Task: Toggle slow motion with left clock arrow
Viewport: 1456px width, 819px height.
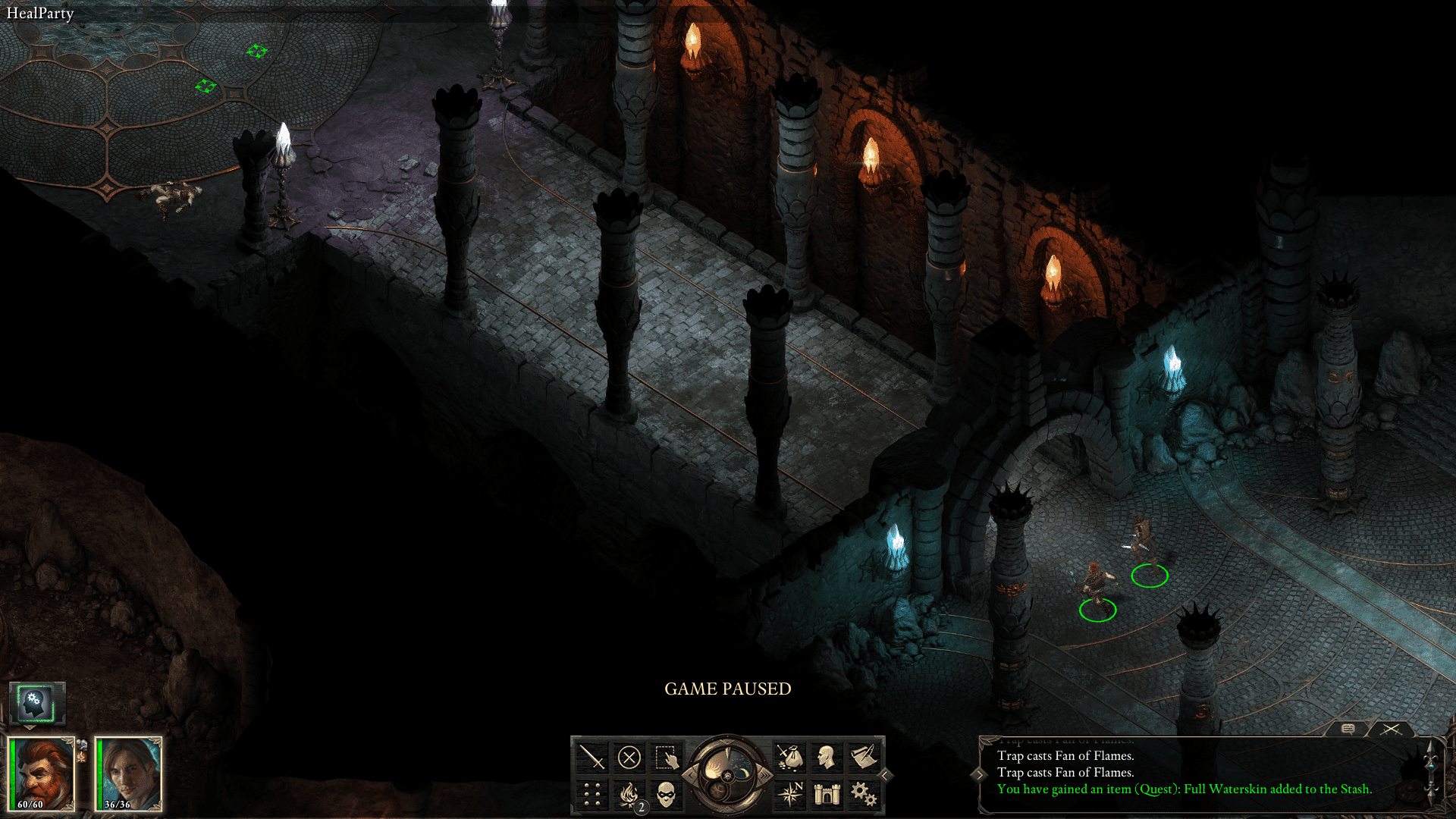Action: 690,775
